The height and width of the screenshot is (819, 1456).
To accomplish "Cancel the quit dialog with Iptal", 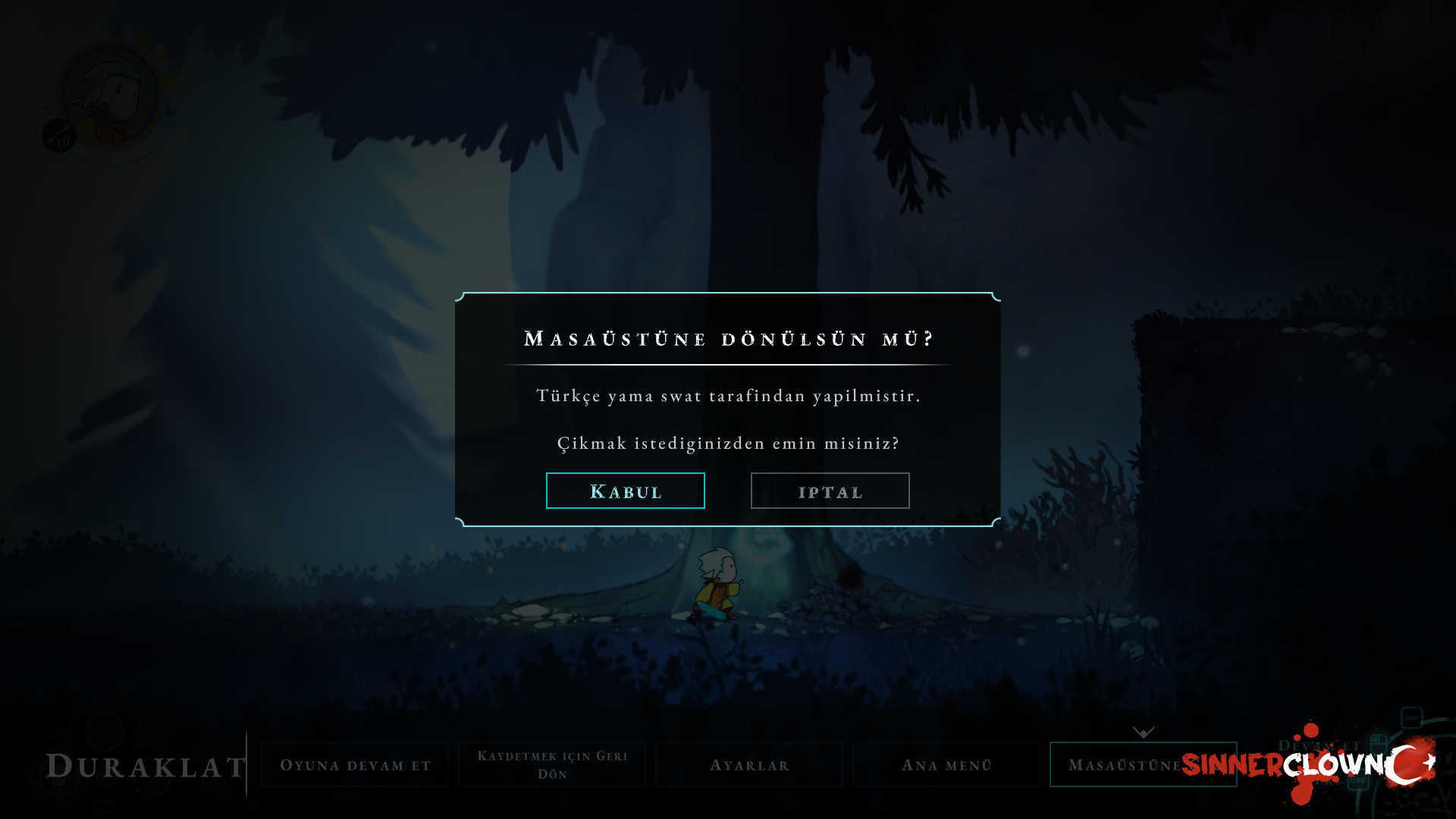I will pyautogui.click(x=830, y=491).
